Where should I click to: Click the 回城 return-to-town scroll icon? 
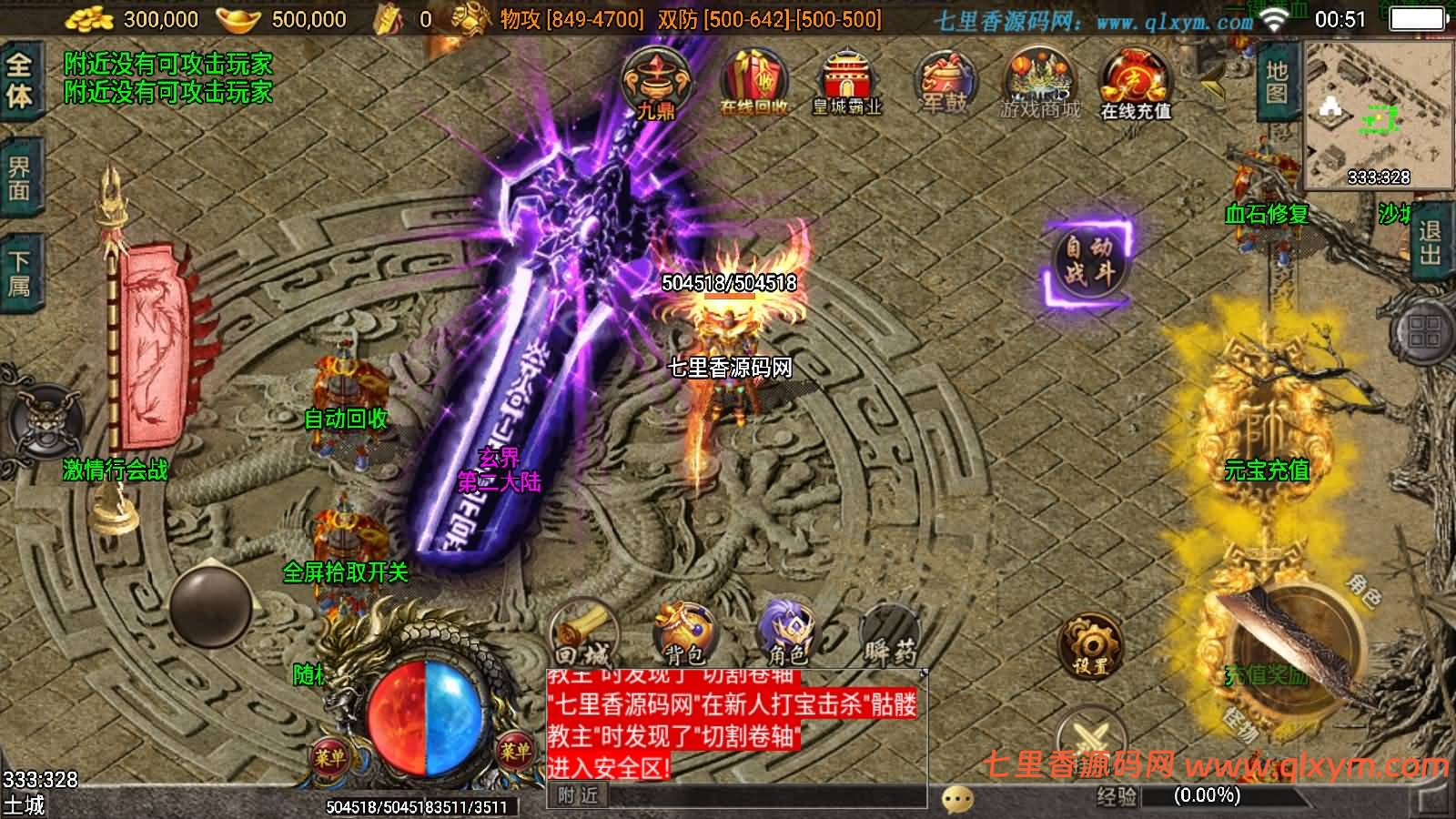point(582,628)
